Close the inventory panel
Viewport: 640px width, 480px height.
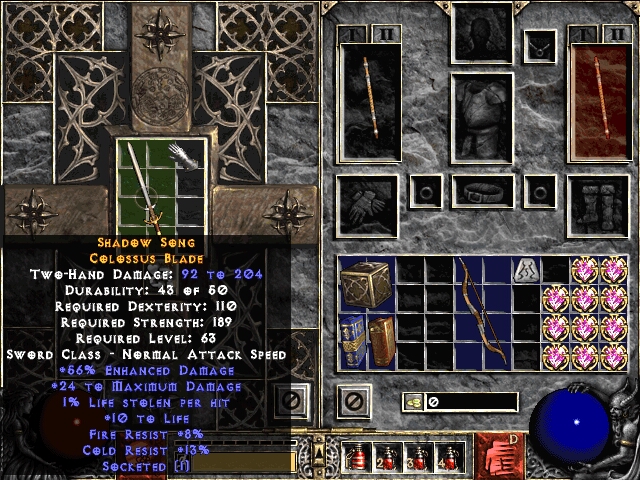[x=352, y=402]
